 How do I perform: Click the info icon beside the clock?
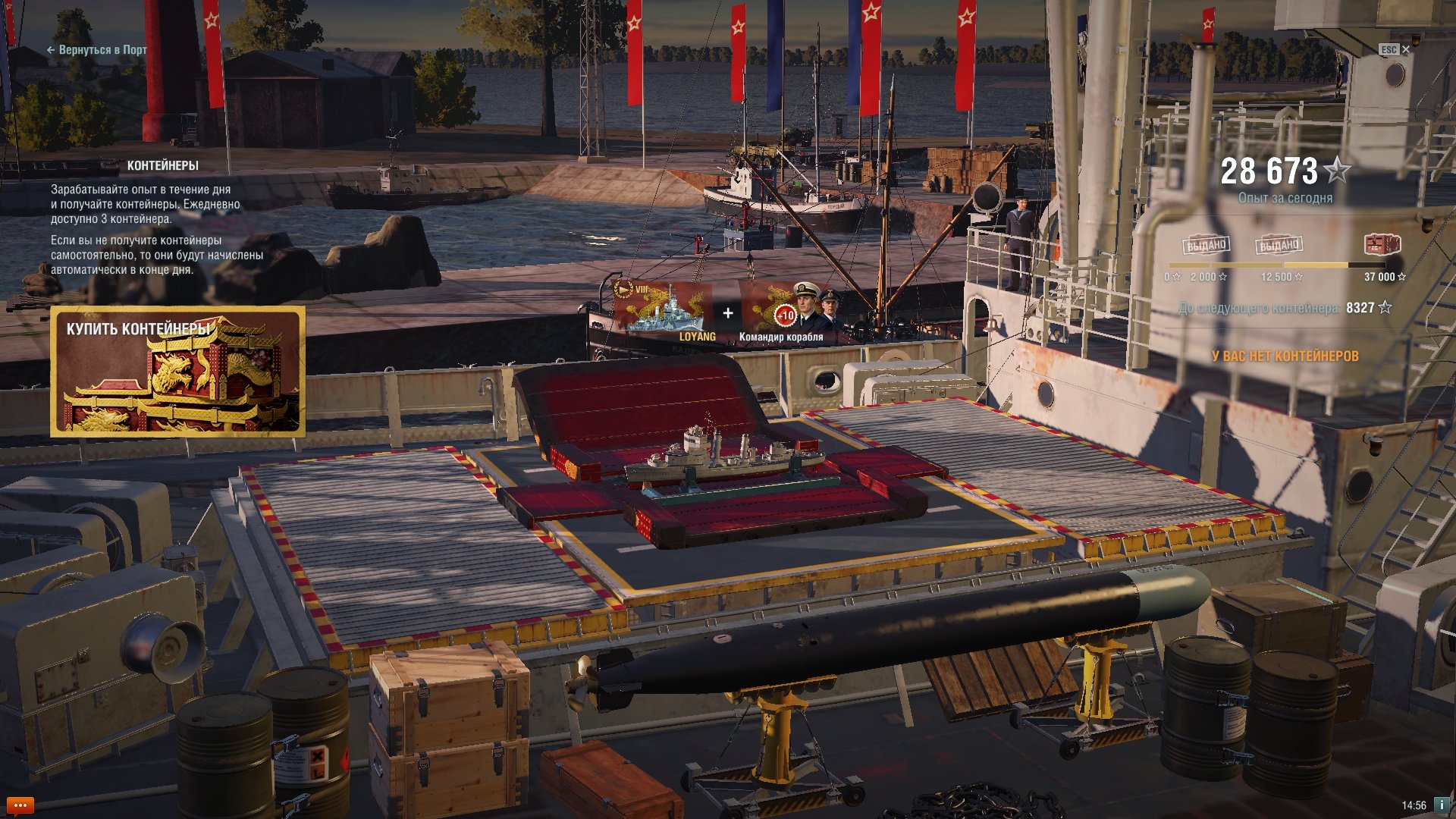[1442, 805]
